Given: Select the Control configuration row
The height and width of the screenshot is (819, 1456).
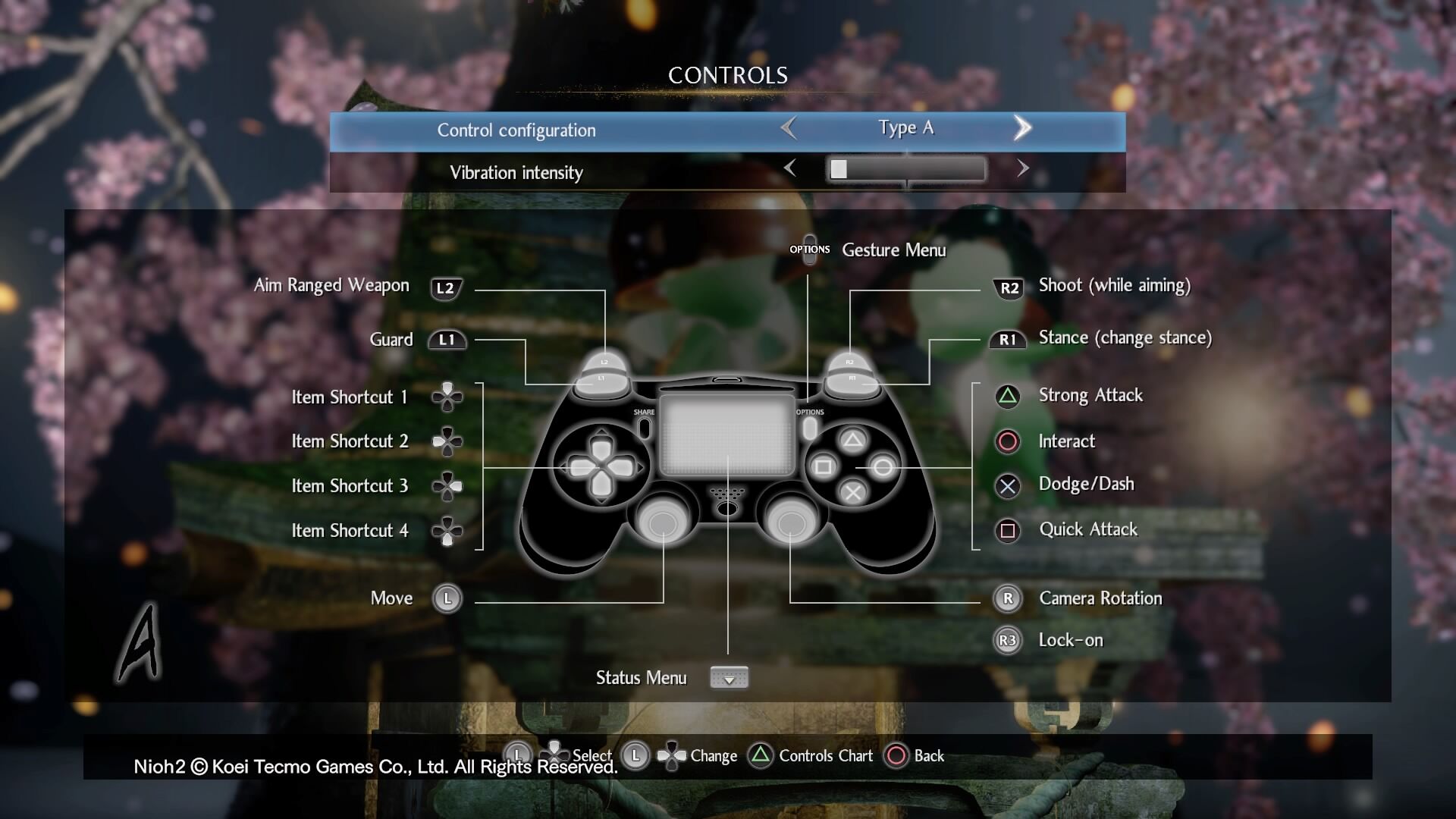Looking at the screenshot, I should 516,130.
